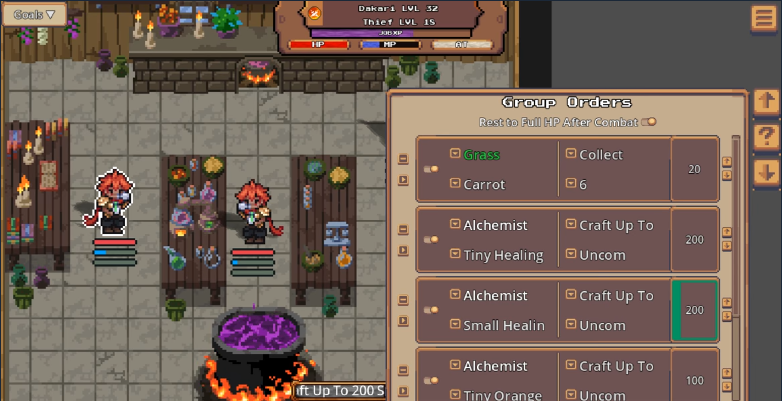Select the Small Healing quantity field

(694, 310)
